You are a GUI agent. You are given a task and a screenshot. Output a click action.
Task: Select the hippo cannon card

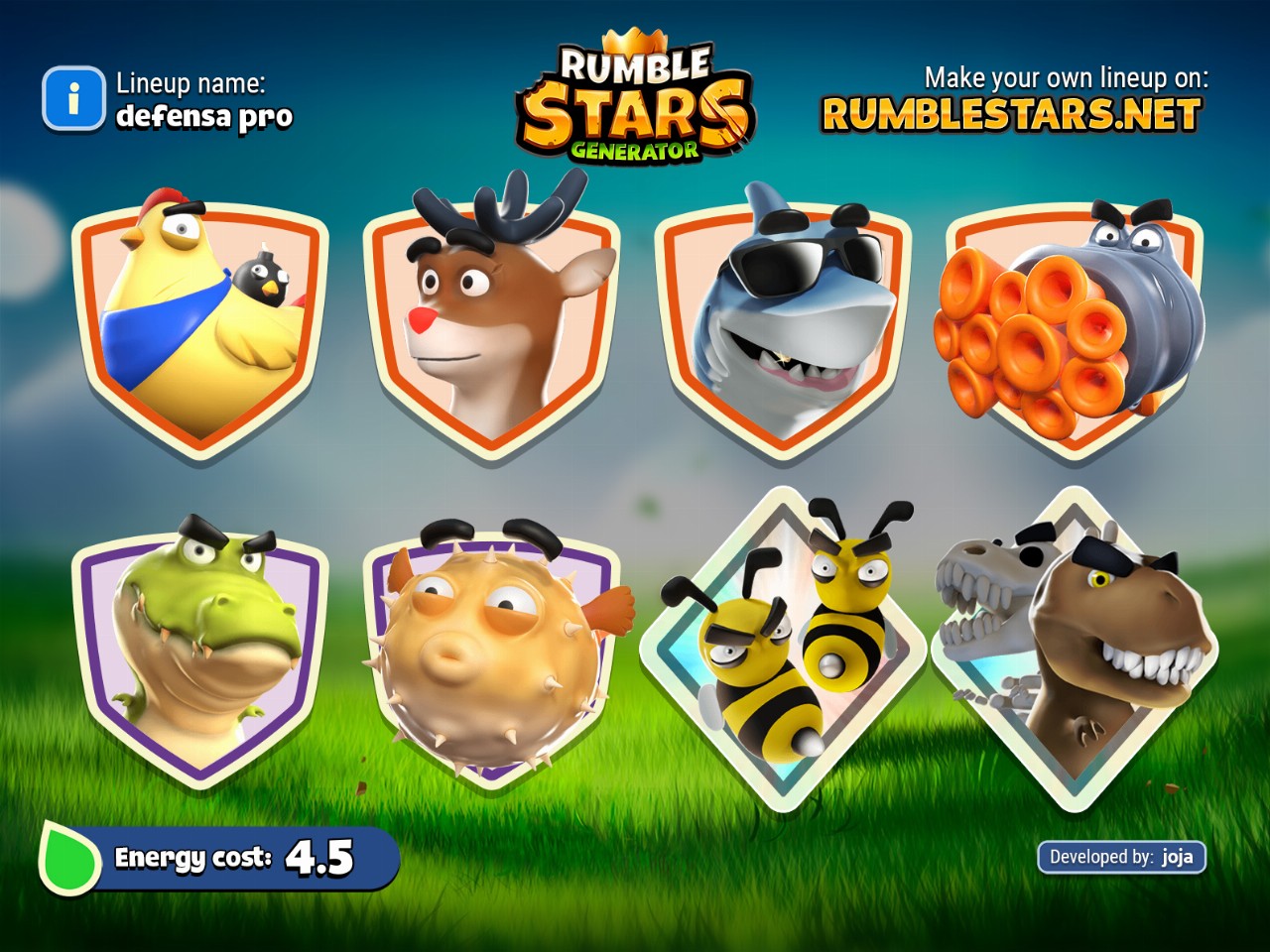(x=1074, y=327)
